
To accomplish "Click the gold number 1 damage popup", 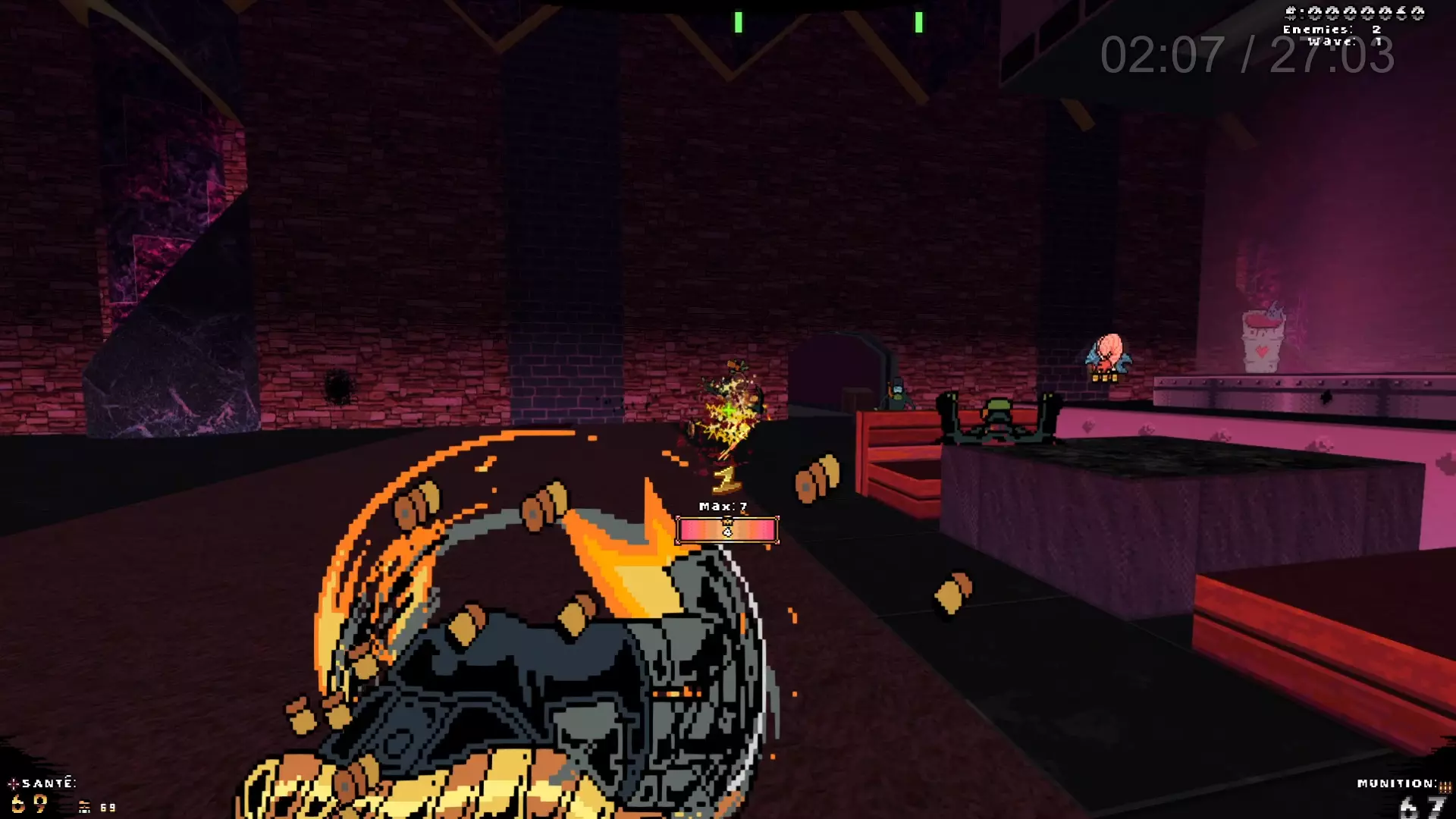I will click(723, 479).
